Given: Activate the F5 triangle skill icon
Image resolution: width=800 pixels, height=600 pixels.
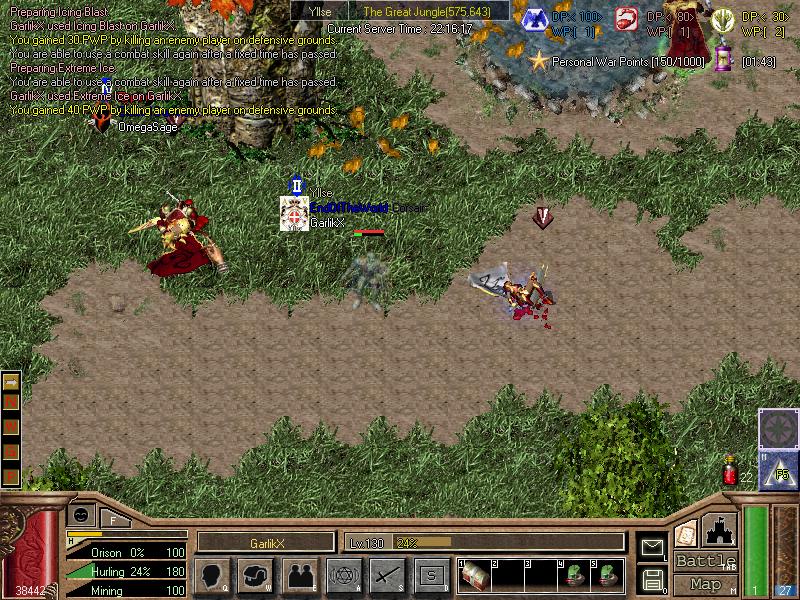Looking at the screenshot, I should pyautogui.click(x=777, y=469).
